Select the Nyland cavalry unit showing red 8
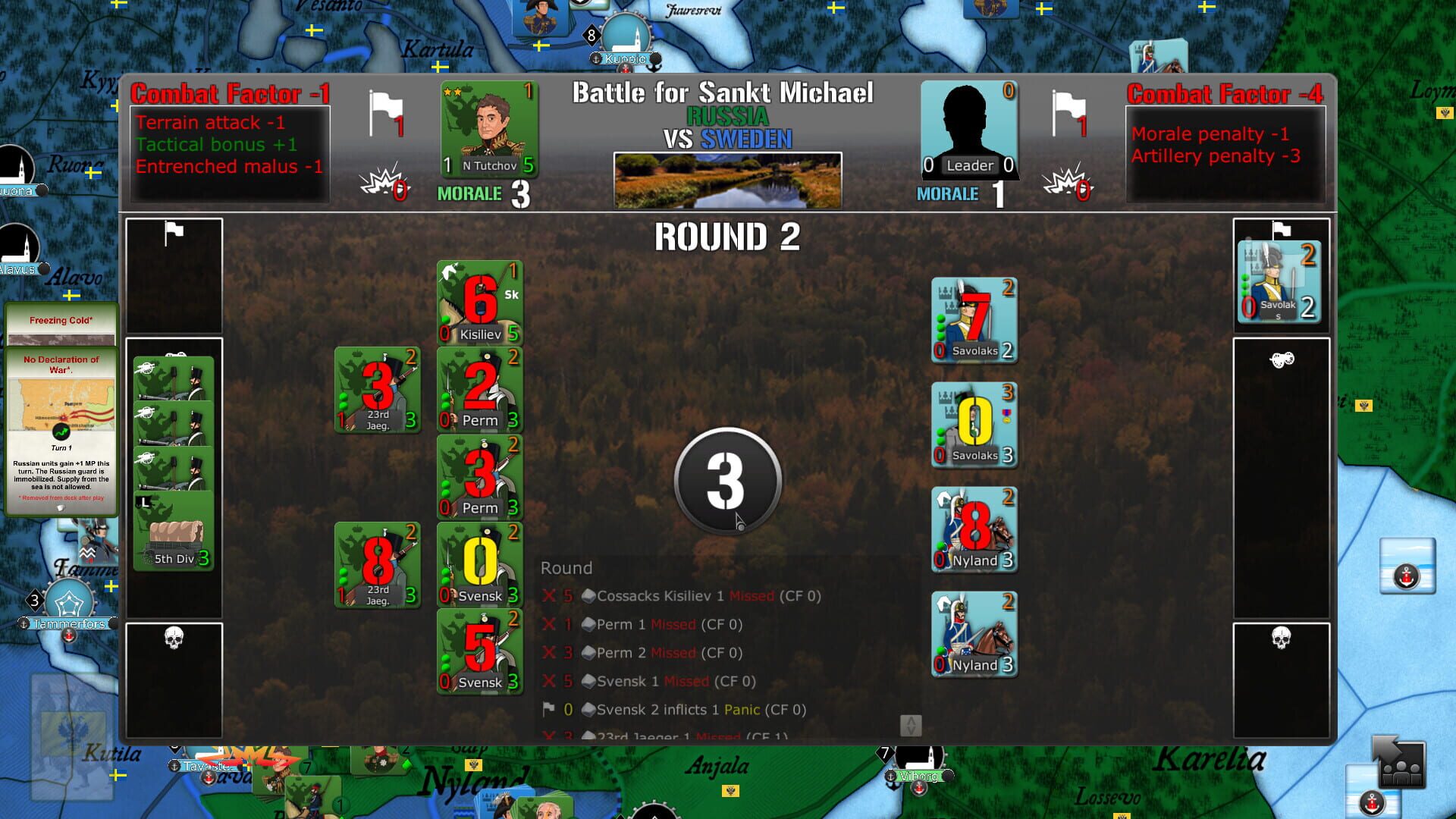1456x819 pixels. tap(974, 529)
